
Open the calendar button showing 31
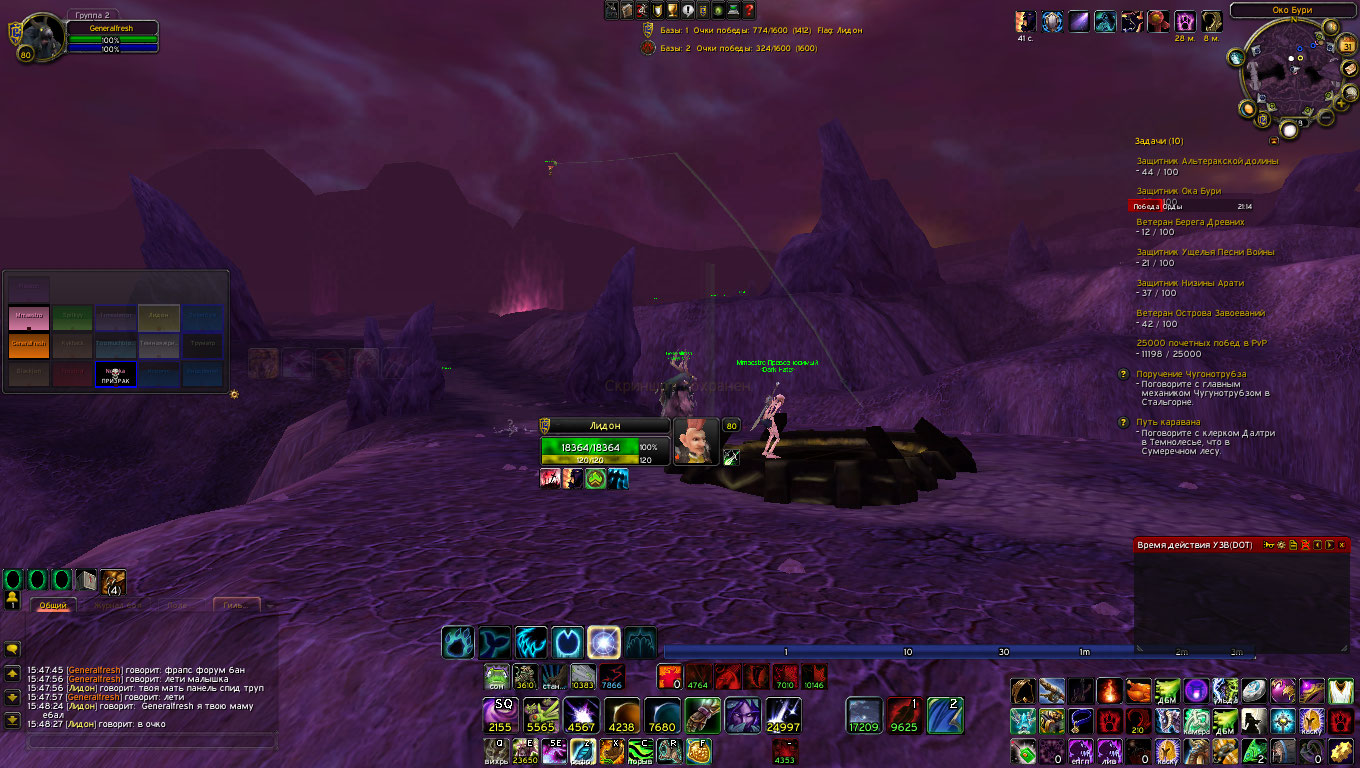tap(1347, 47)
